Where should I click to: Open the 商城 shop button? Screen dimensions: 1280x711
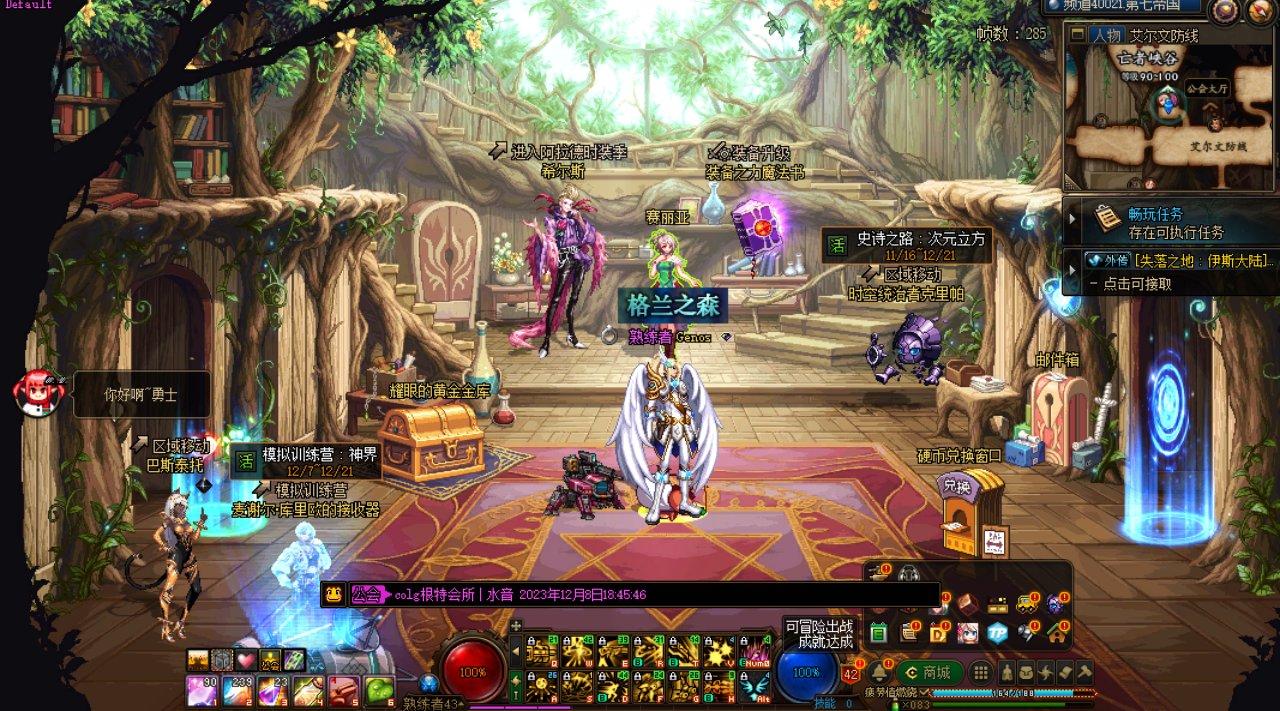[x=929, y=673]
